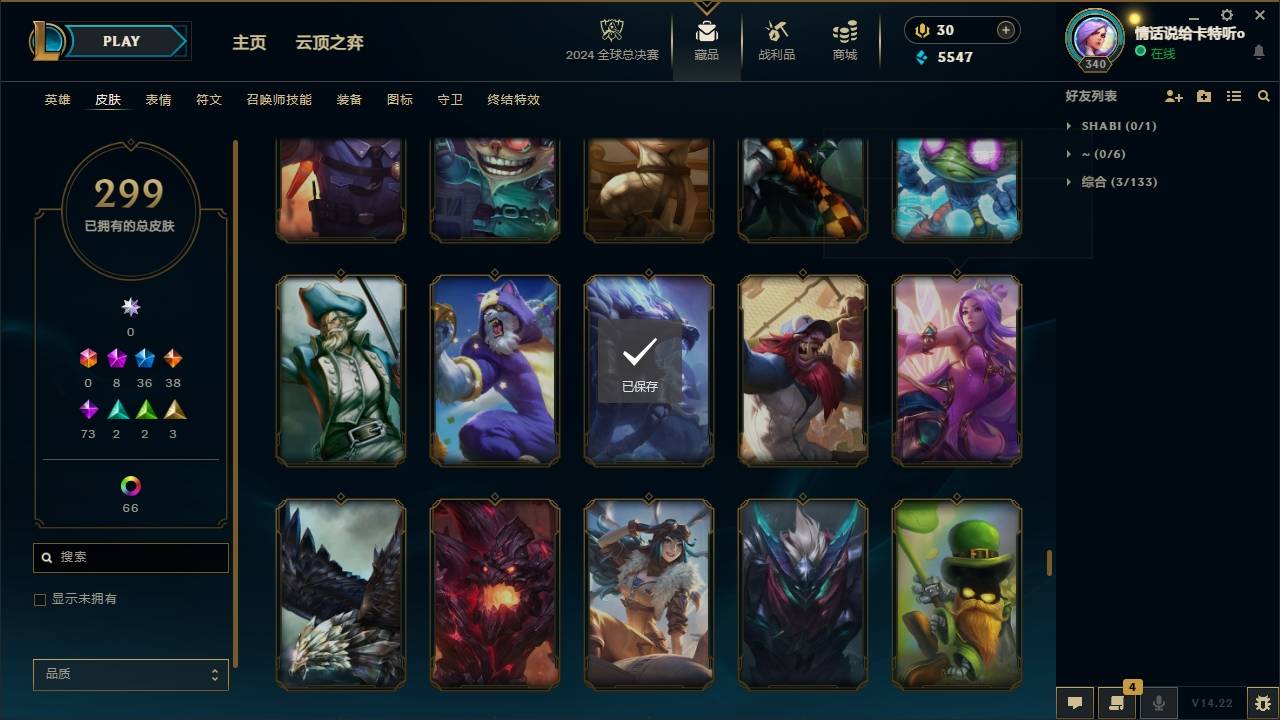Click the add friend icon
The width and height of the screenshot is (1280, 720).
1174,96
